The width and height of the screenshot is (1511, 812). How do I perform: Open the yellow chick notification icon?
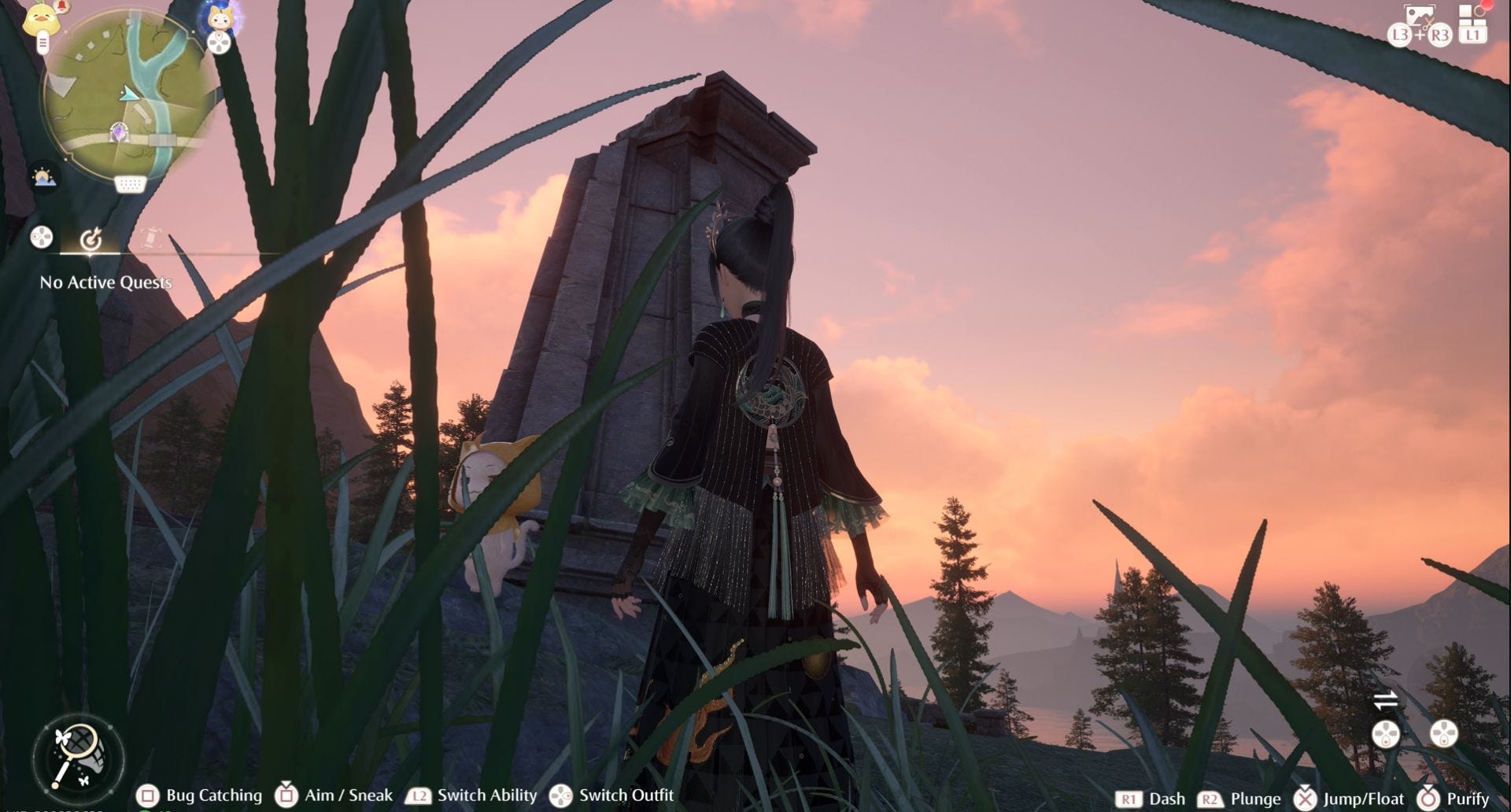[x=42, y=19]
